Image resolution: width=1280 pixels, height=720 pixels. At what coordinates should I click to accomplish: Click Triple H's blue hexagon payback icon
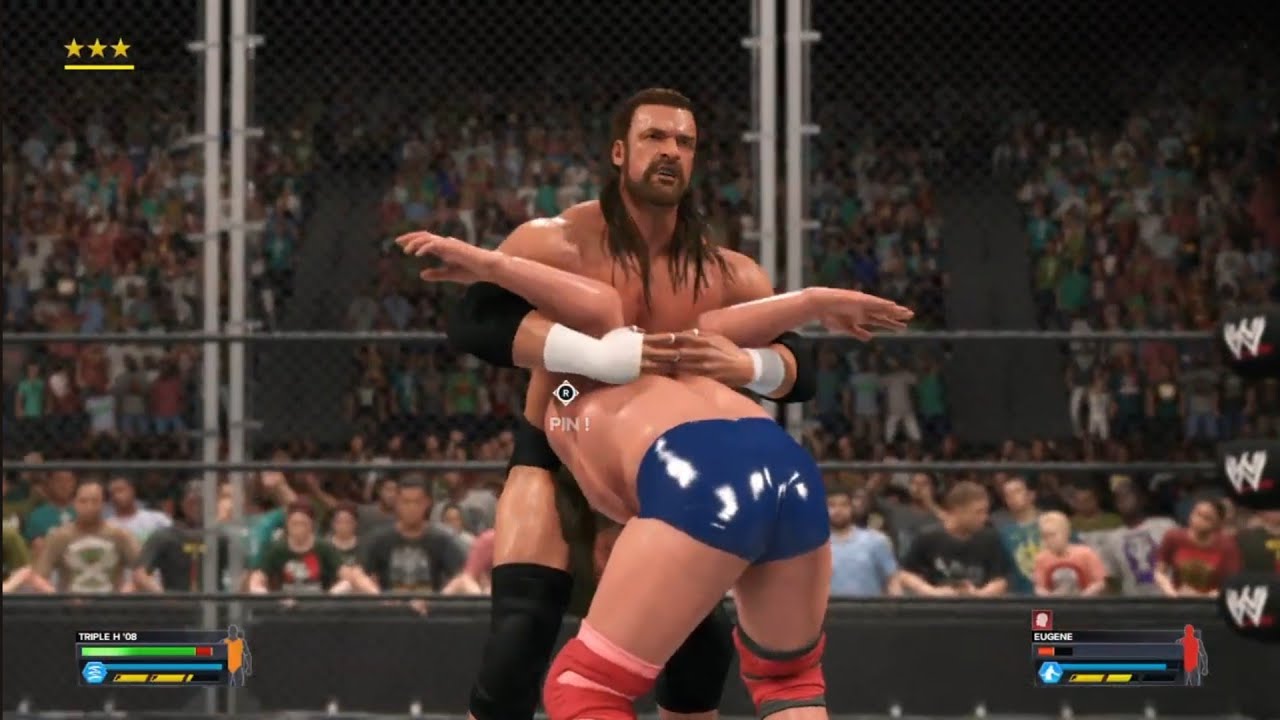(x=94, y=672)
